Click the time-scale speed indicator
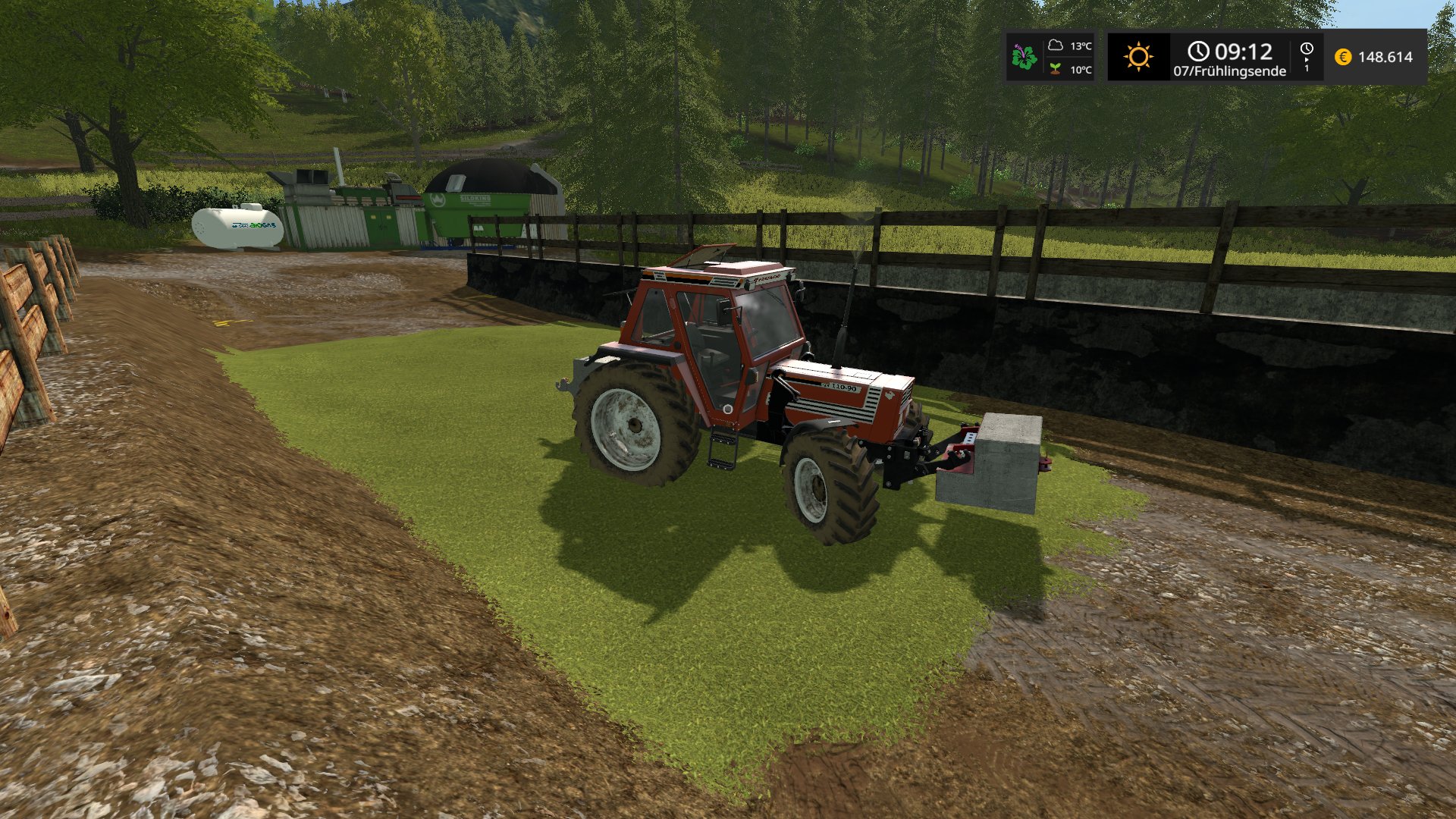The height and width of the screenshot is (819, 1456). point(1307,57)
